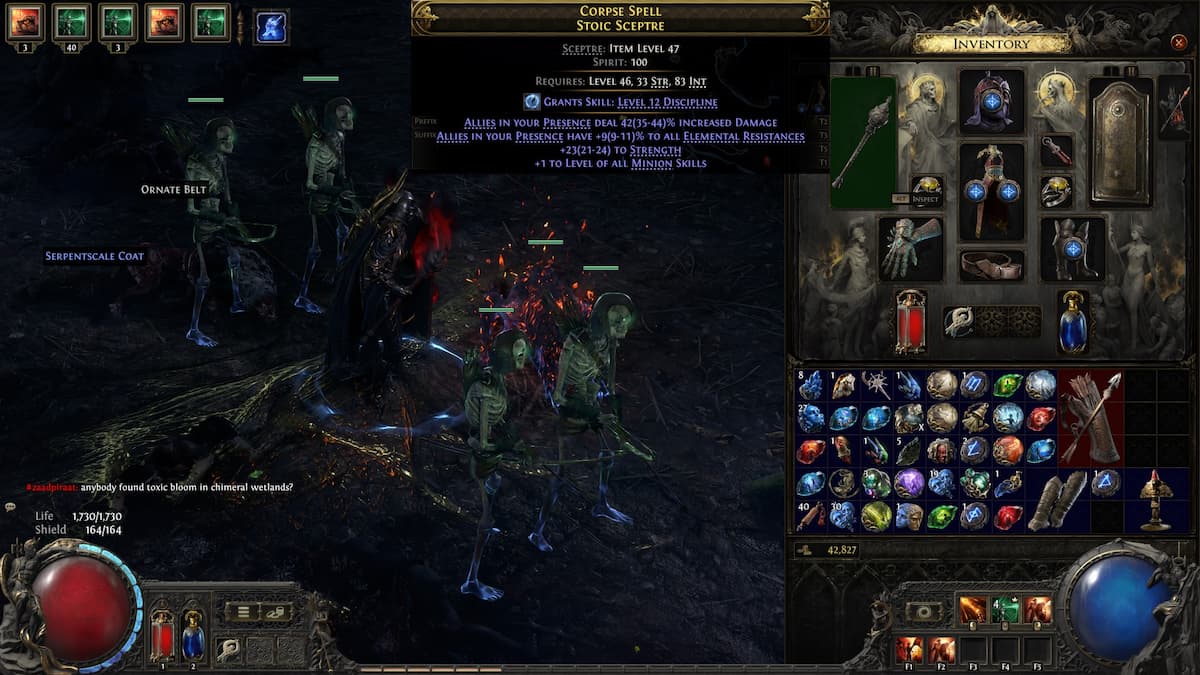The height and width of the screenshot is (675, 1200).
Task: Select the equipped body armour
Action: click(x=991, y=190)
